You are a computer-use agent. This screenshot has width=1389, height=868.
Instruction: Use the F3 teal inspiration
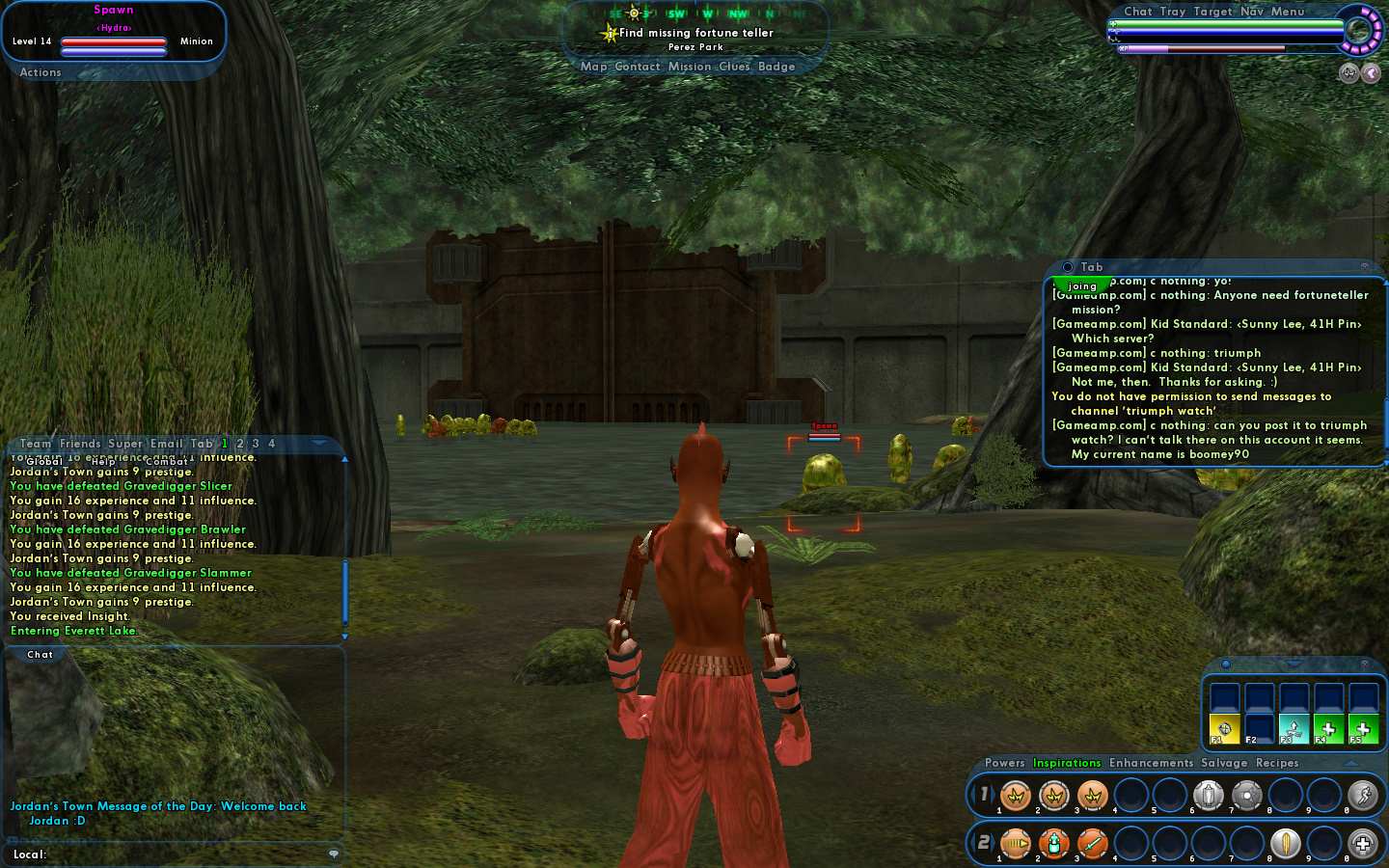point(1294,729)
